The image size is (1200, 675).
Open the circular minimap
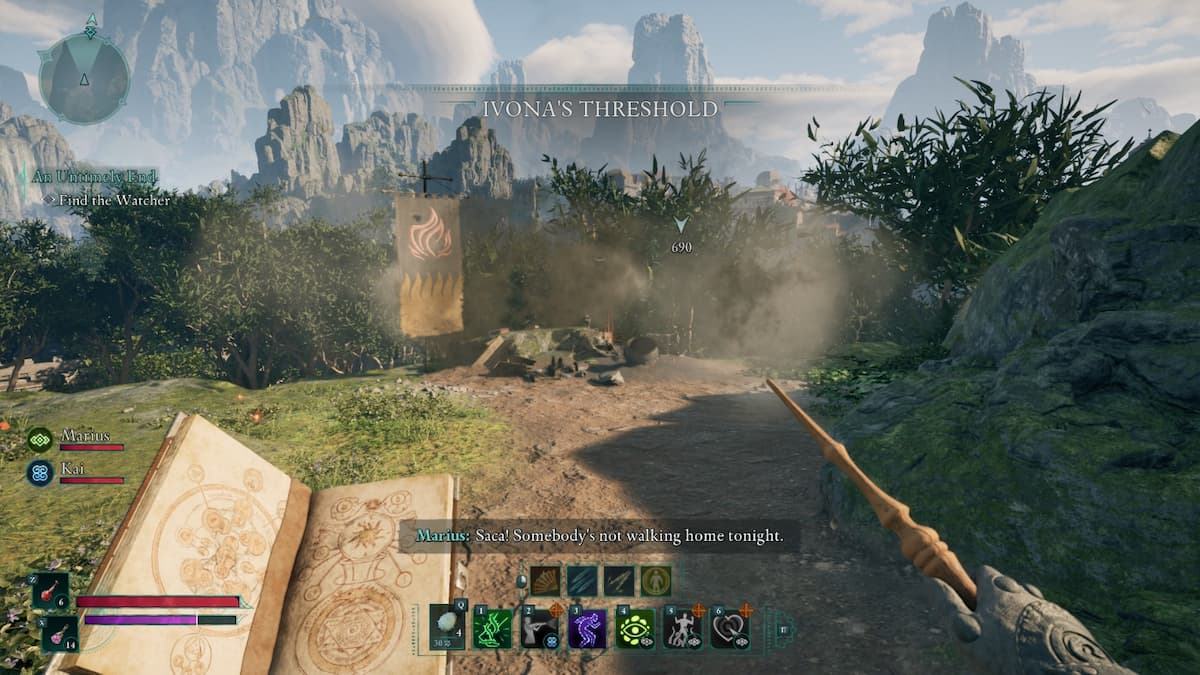pyautogui.click(x=84, y=78)
